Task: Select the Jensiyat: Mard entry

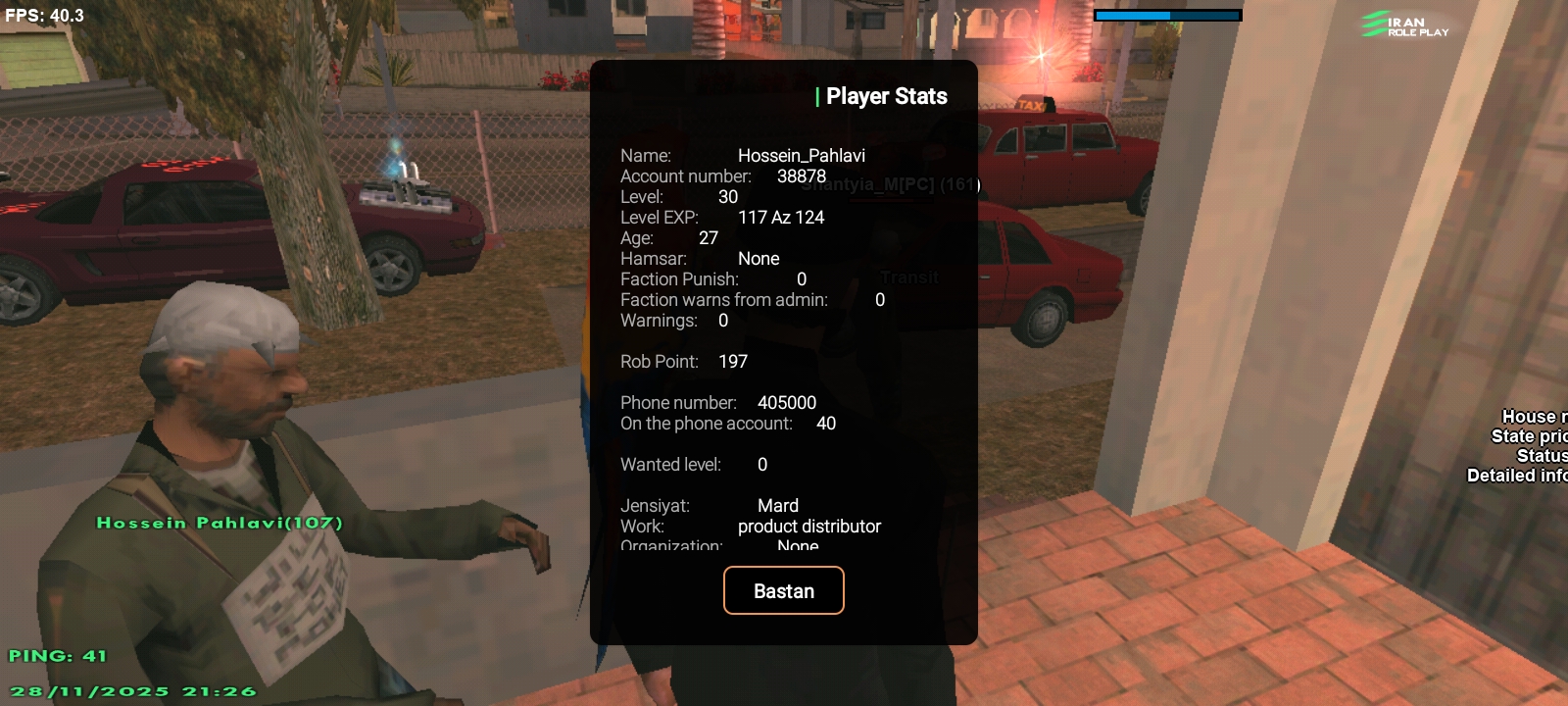Action: coord(710,505)
